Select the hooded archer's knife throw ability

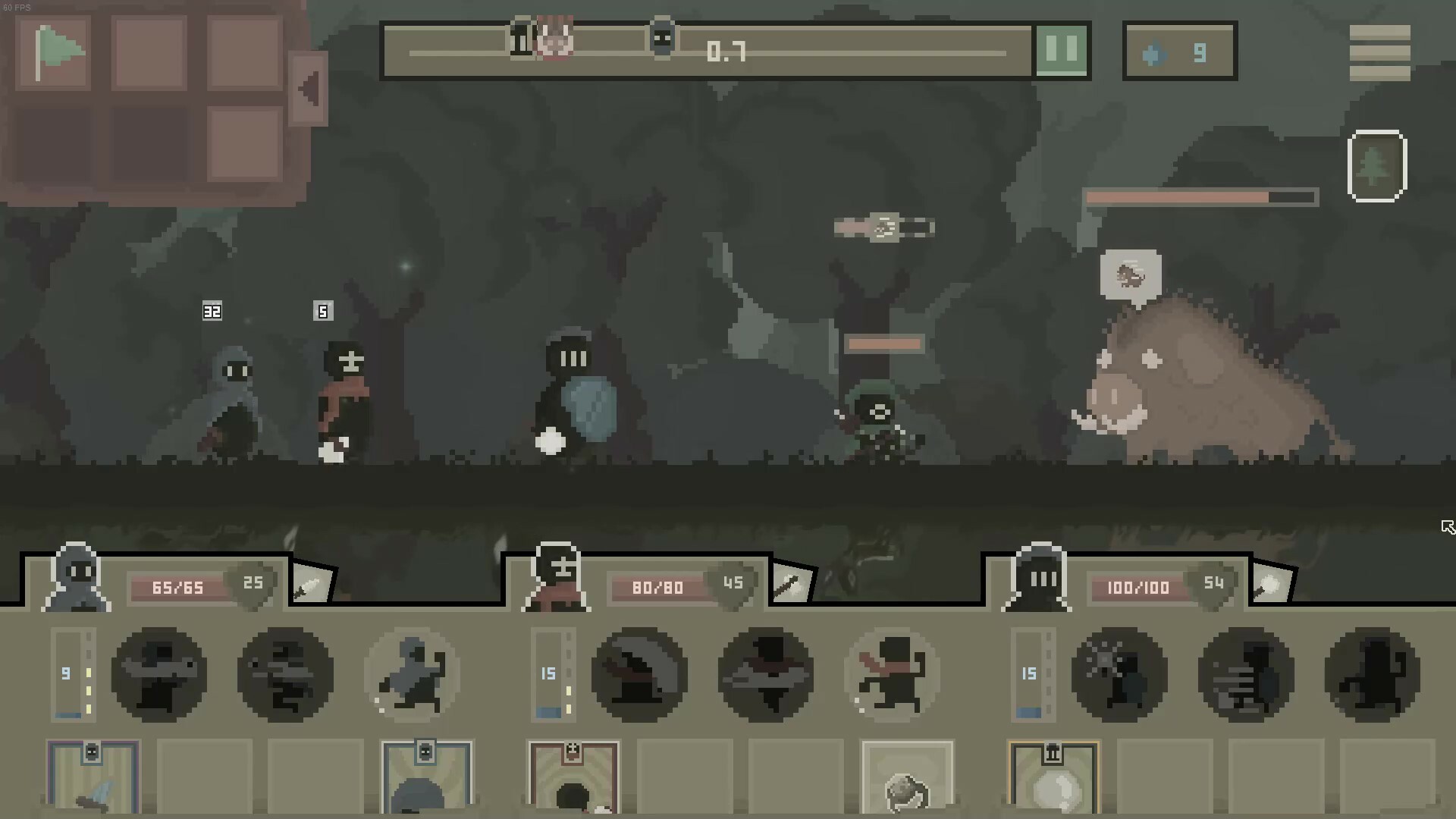click(x=284, y=675)
